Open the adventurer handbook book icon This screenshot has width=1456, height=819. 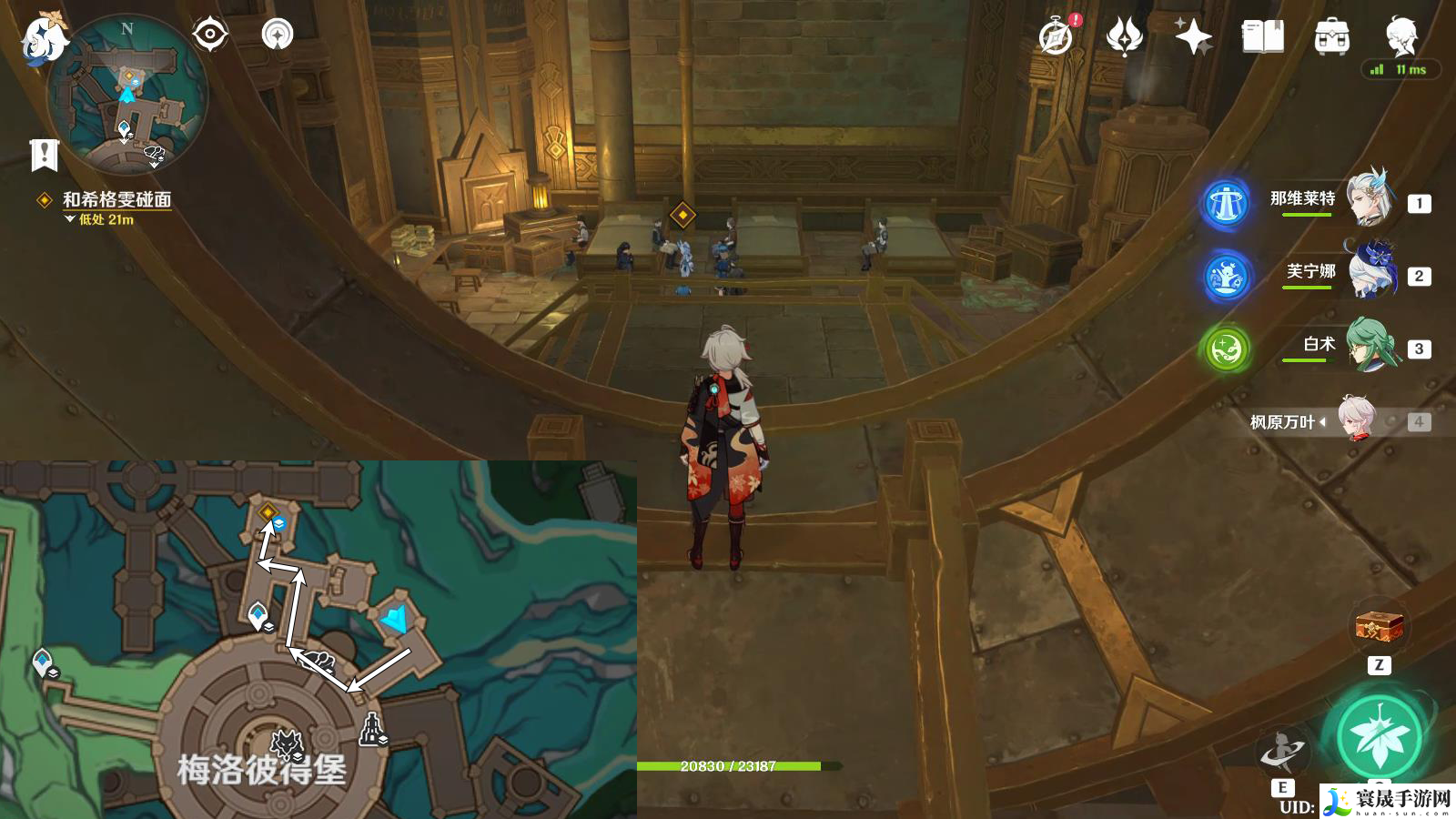click(1262, 37)
